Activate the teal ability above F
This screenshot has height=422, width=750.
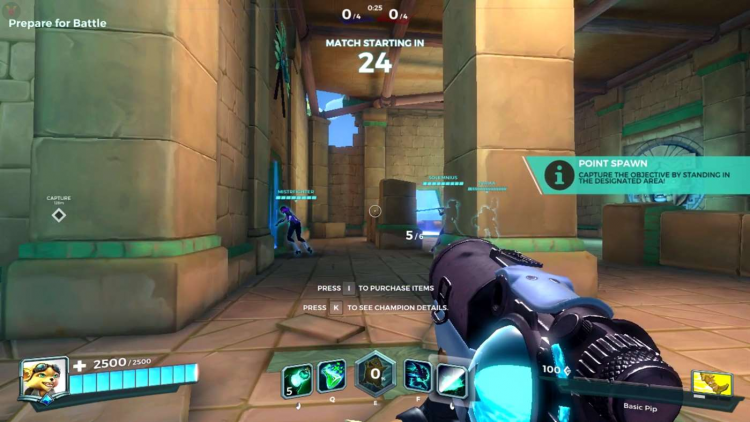click(x=418, y=376)
